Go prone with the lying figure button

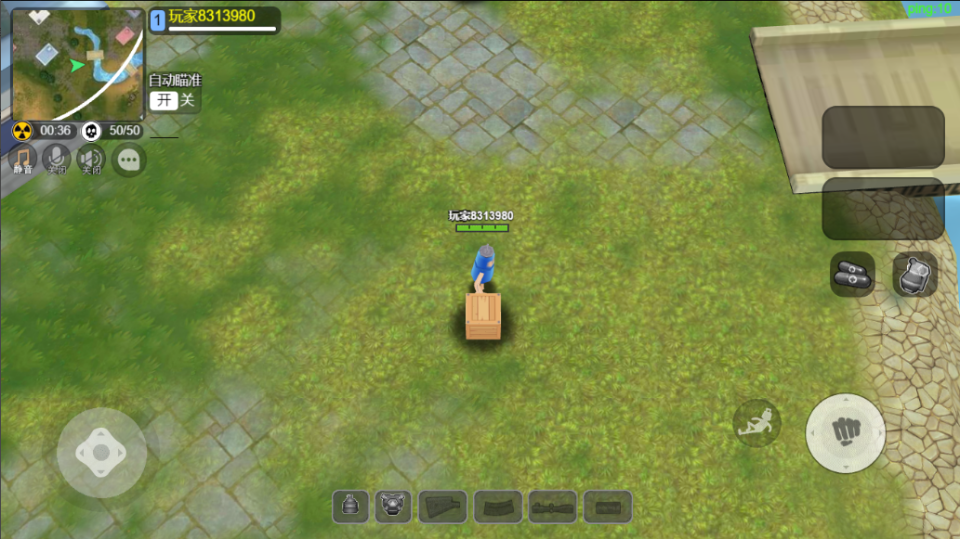tap(757, 423)
